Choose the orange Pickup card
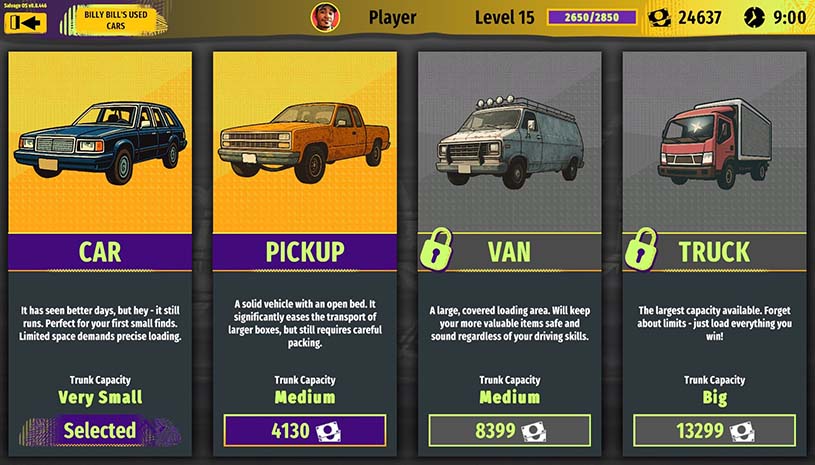 coord(305,160)
